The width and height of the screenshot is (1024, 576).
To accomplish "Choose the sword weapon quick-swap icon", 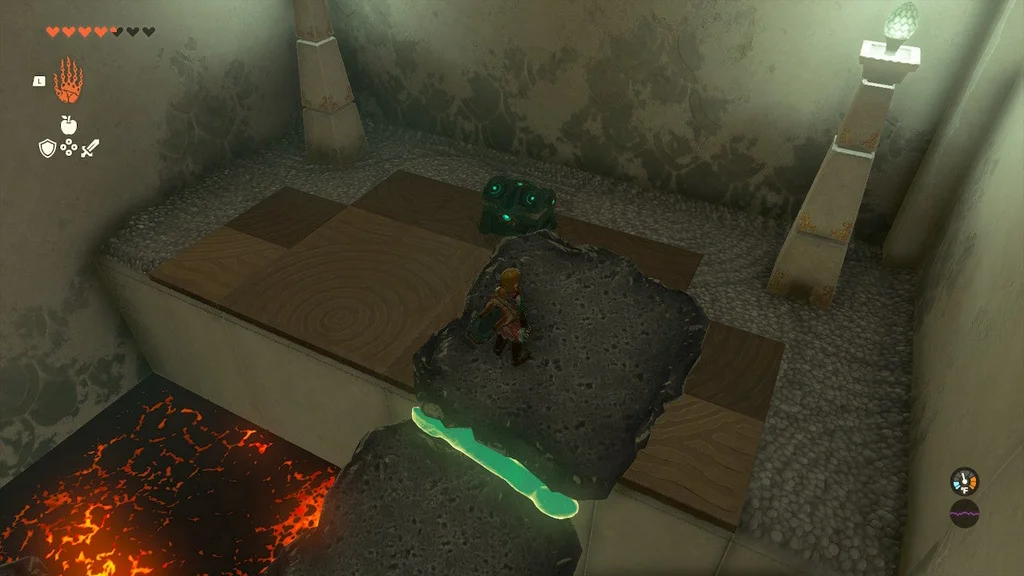I will click(90, 148).
